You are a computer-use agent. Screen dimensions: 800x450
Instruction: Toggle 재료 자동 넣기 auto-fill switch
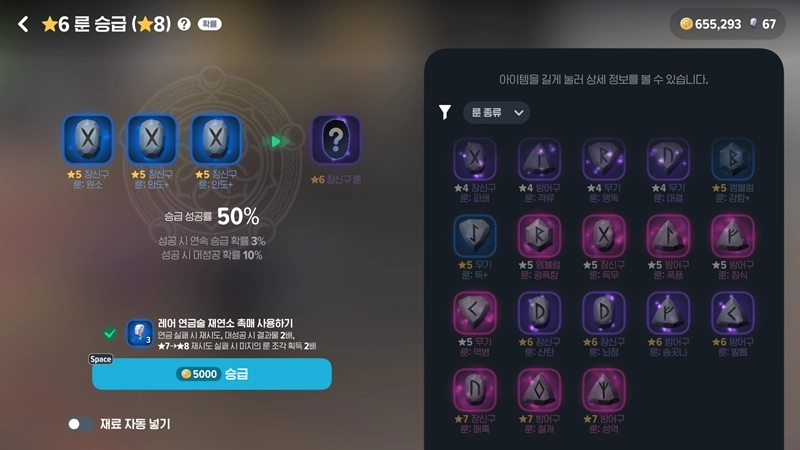(80, 424)
